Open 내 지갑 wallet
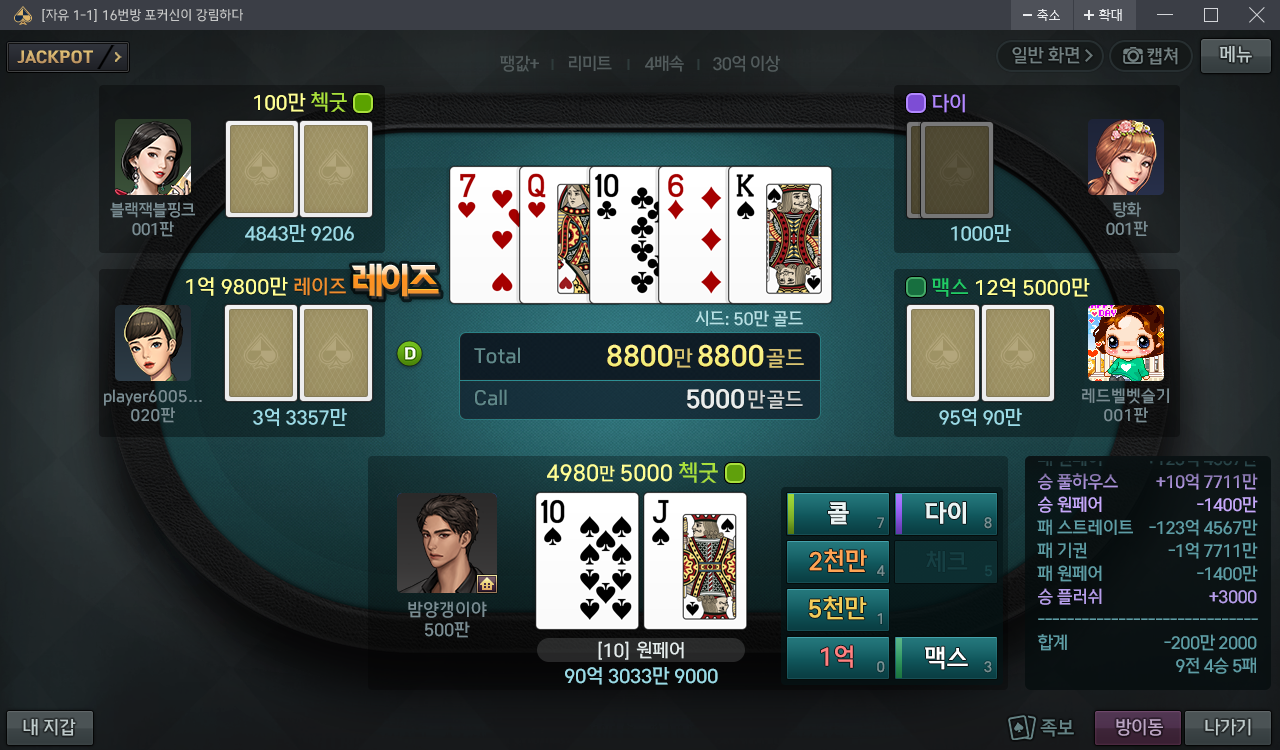The height and width of the screenshot is (750, 1280). 50,727
